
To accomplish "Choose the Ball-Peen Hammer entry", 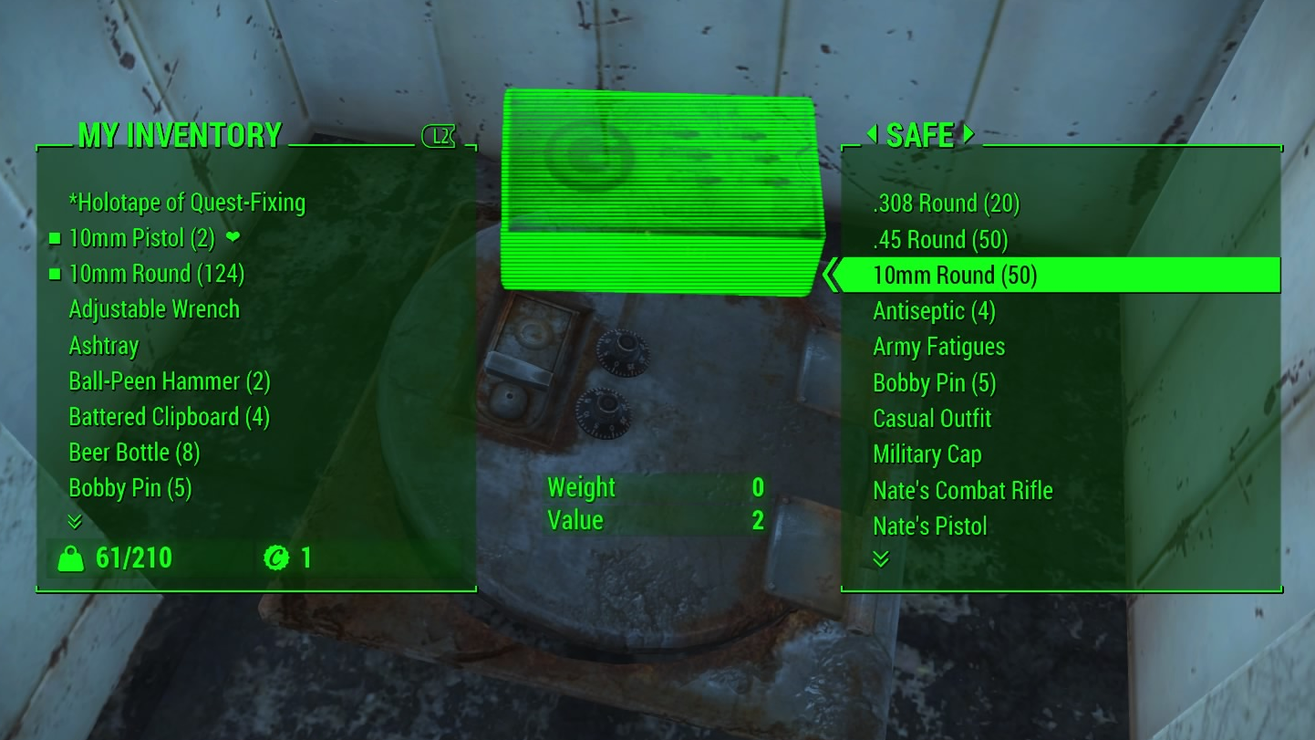I will click(169, 381).
